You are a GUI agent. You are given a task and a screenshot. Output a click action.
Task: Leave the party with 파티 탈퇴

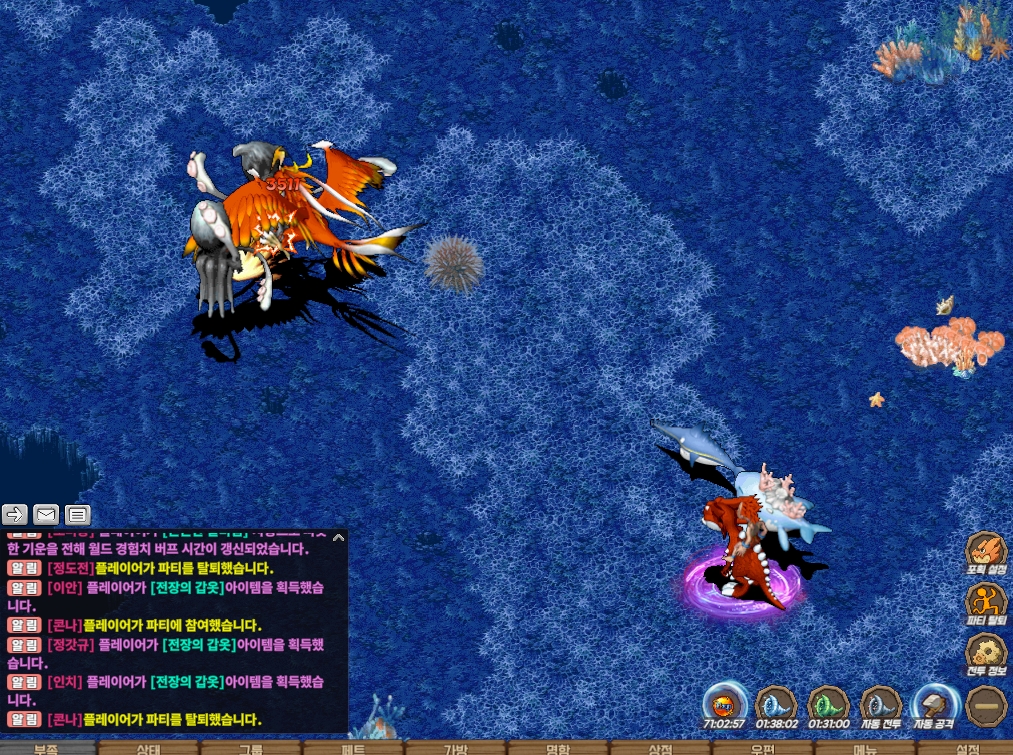click(x=985, y=605)
